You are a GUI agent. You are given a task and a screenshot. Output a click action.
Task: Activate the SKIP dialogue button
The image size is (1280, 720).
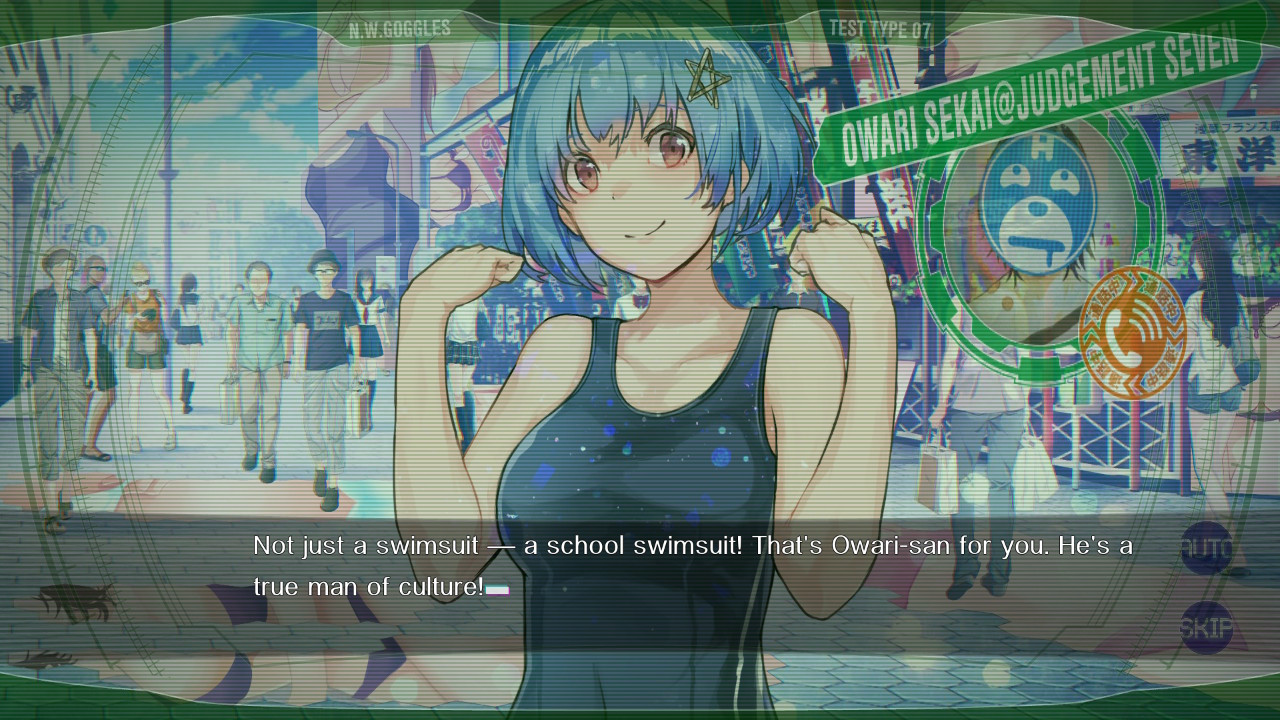point(1206,628)
